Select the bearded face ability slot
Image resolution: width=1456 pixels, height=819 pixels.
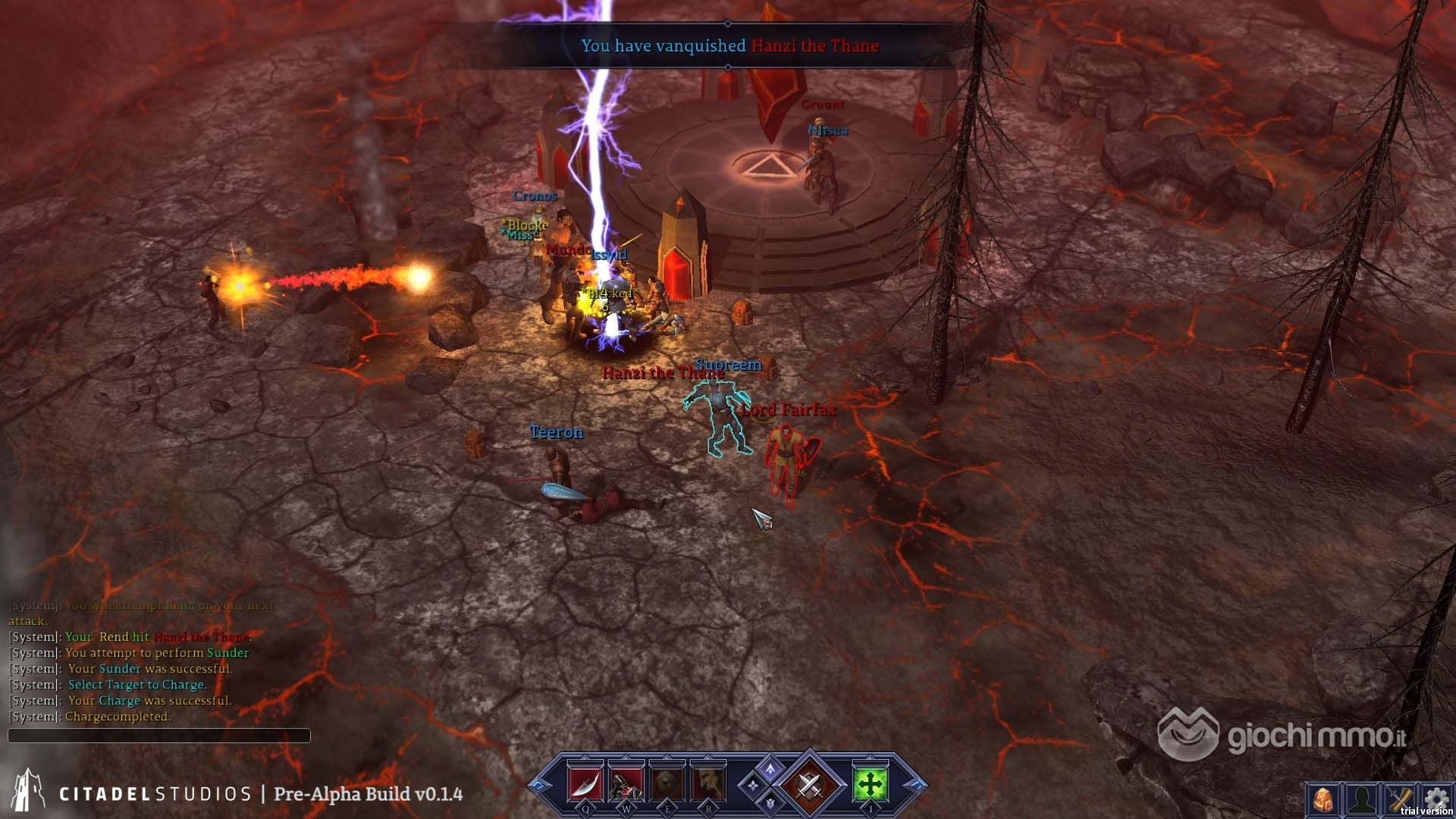(708, 784)
